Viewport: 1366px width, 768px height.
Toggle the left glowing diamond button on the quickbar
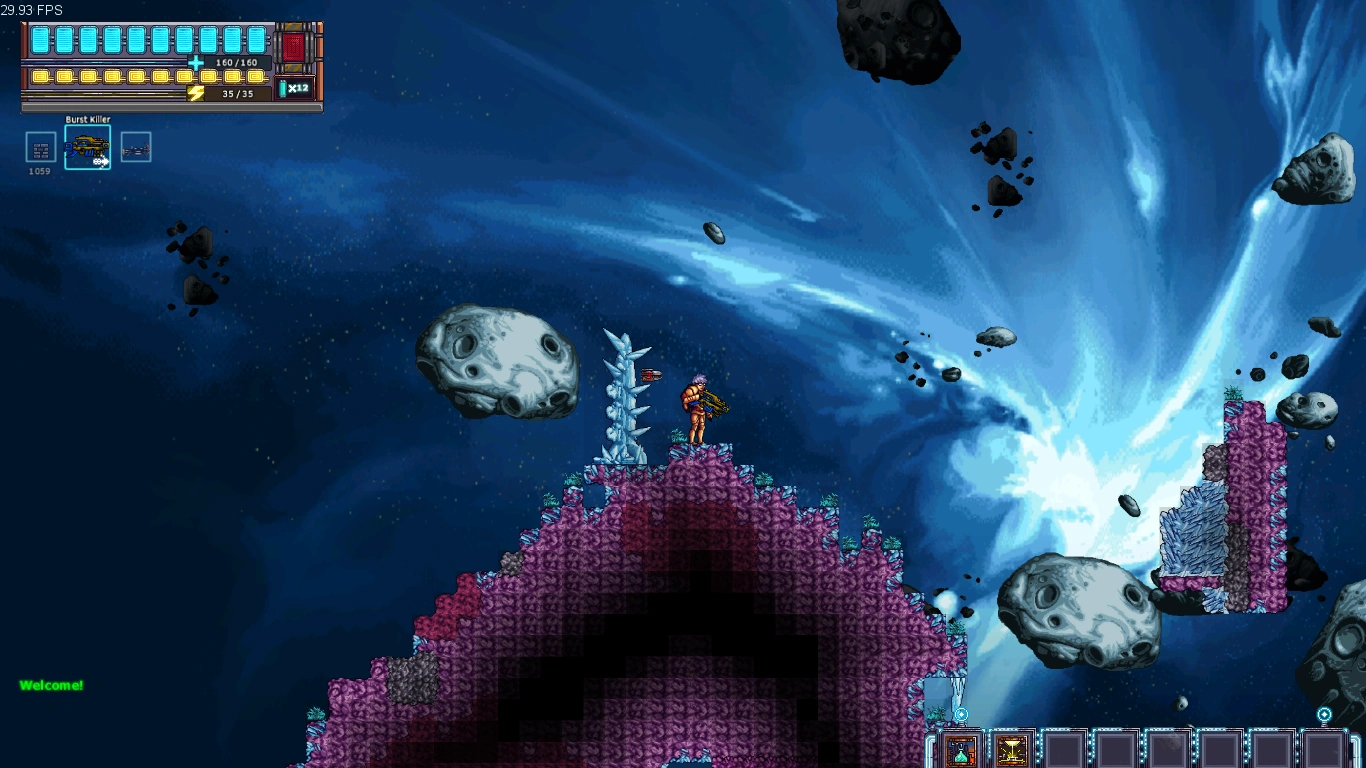tap(960, 714)
